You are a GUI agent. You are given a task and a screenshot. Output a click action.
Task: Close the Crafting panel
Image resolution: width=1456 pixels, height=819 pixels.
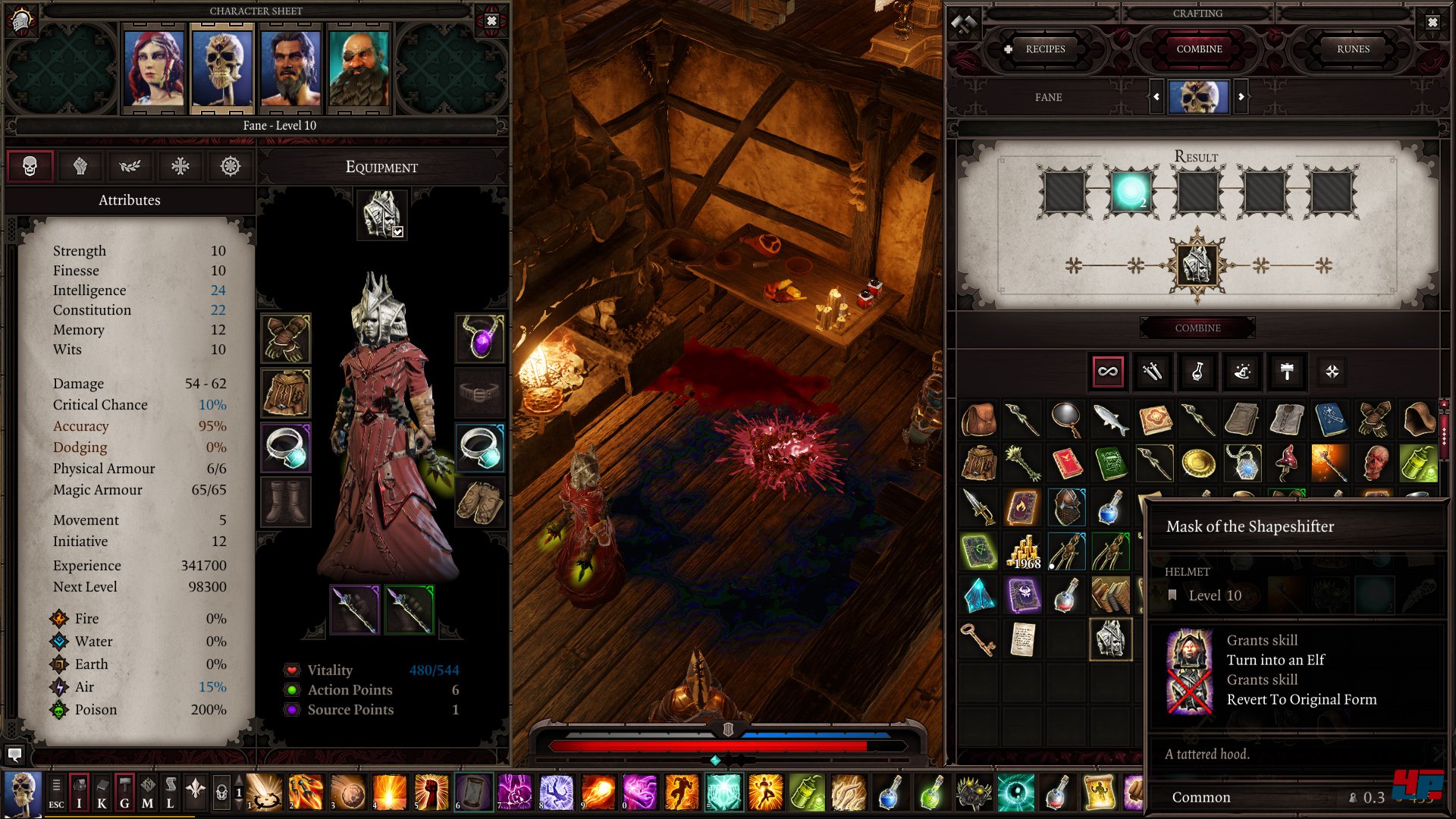(x=1432, y=23)
